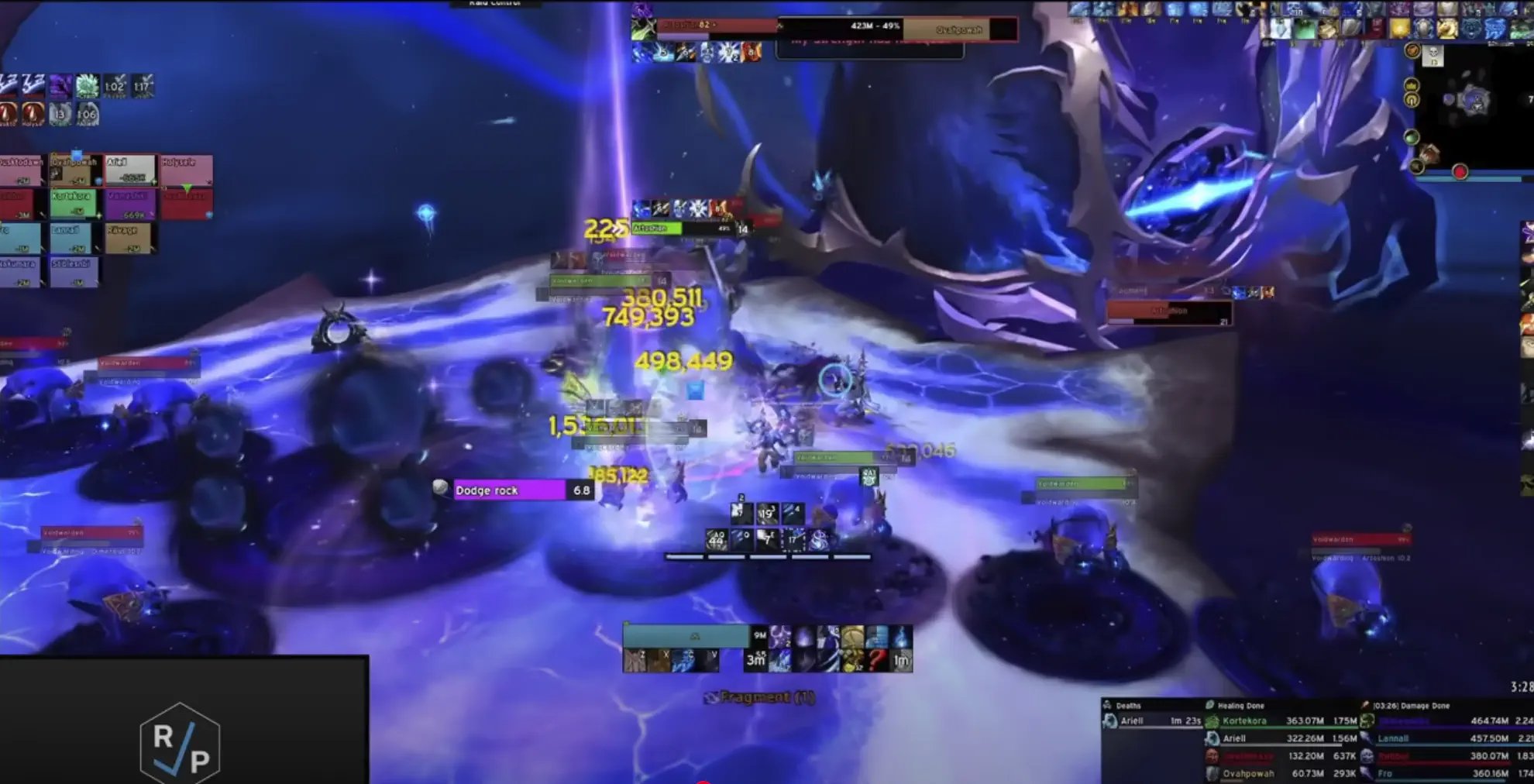The height and width of the screenshot is (784, 1534).
Task: Select Lannall on the Damage Done meter
Action: pos(1393,738)
